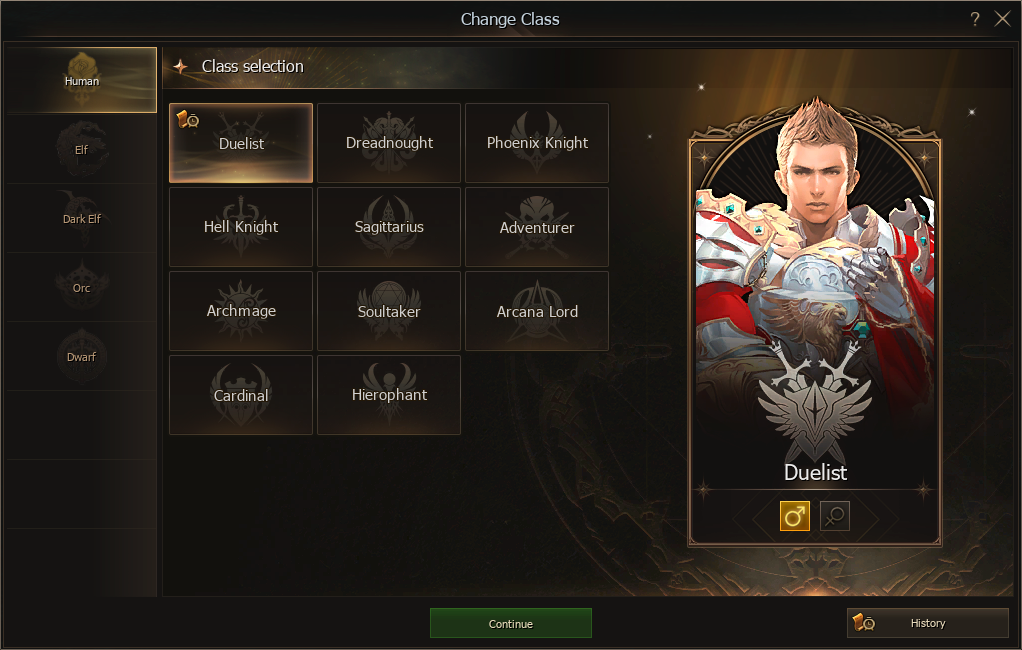Choose the Hierophant class

point(389,395)
